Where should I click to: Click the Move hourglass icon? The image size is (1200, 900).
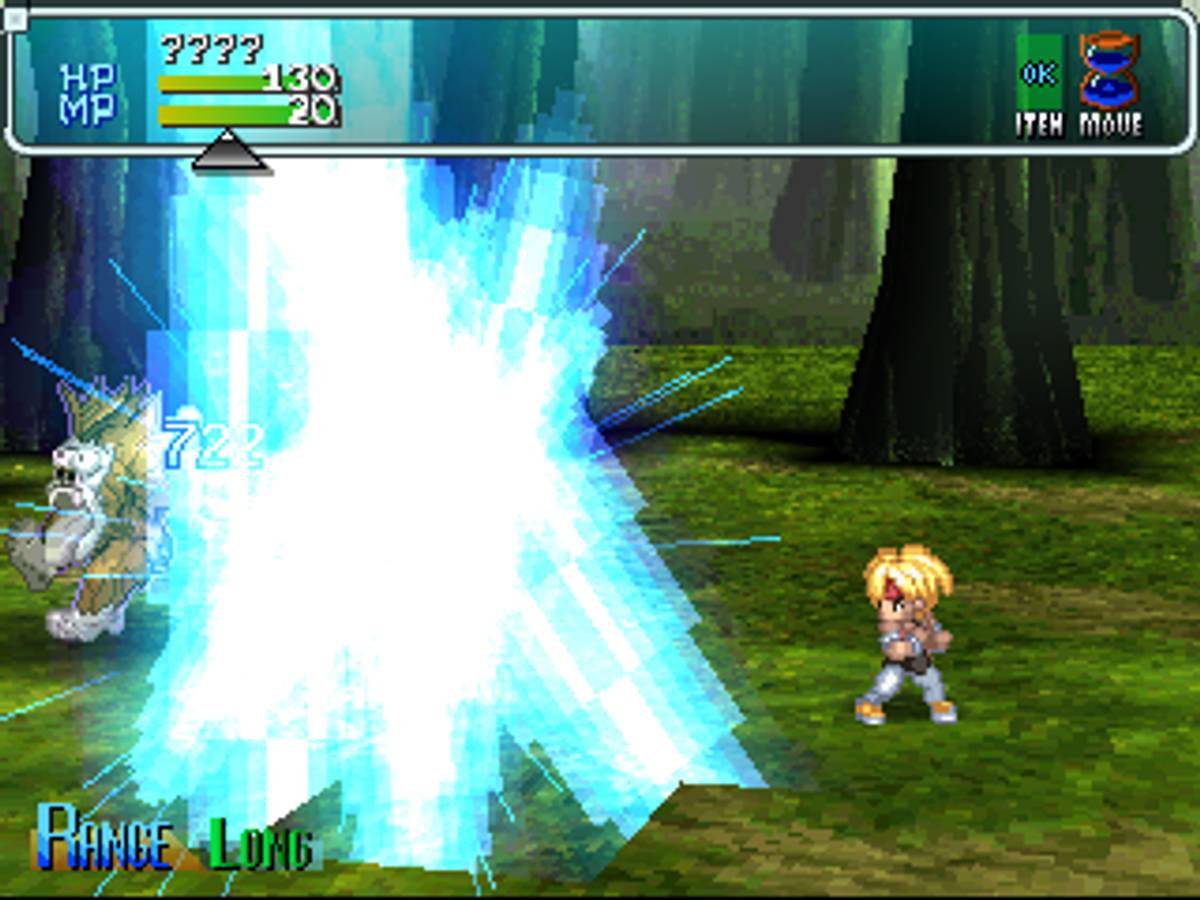click(x=1109, y=72)
